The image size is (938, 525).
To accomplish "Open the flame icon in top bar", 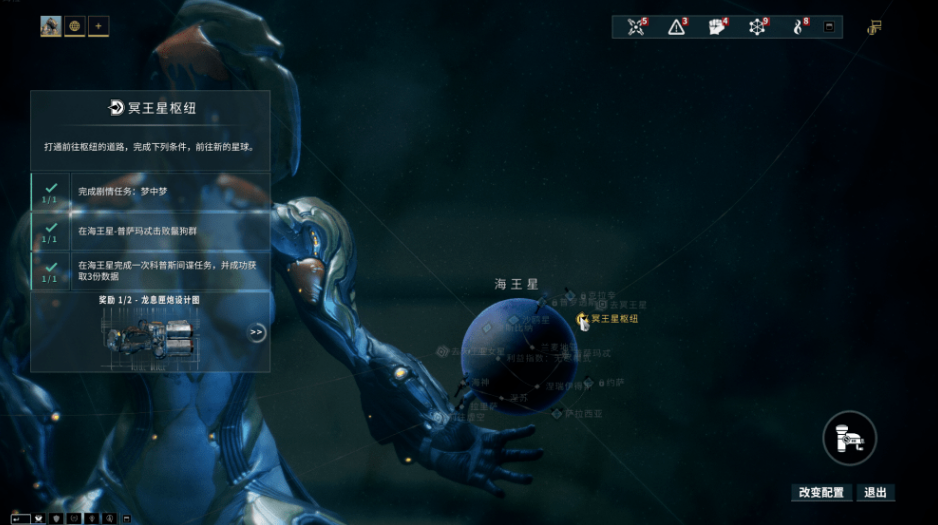I will point(798,27).
